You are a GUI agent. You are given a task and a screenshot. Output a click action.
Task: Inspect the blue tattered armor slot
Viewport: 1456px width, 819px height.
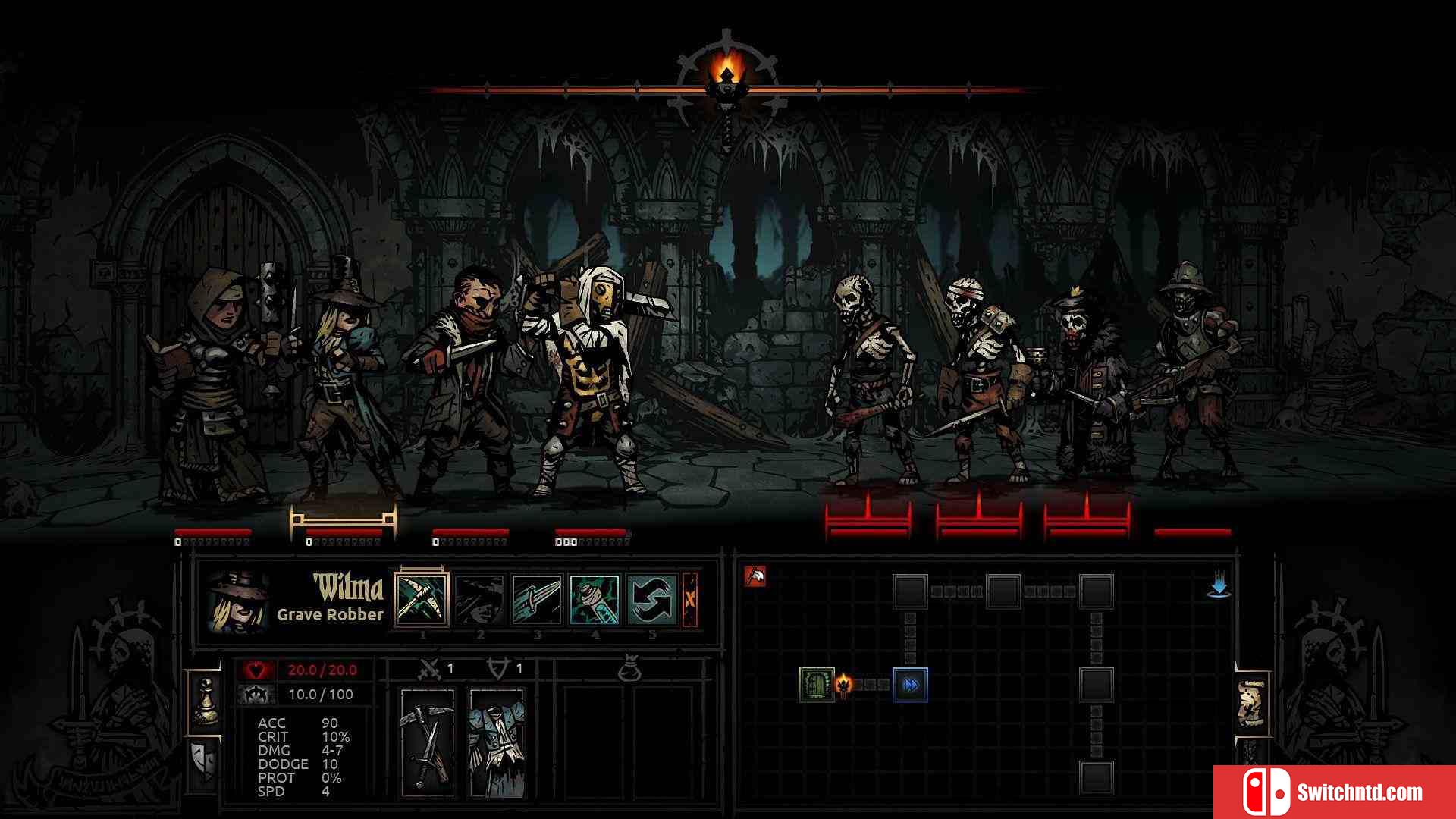tap(497, 742)
